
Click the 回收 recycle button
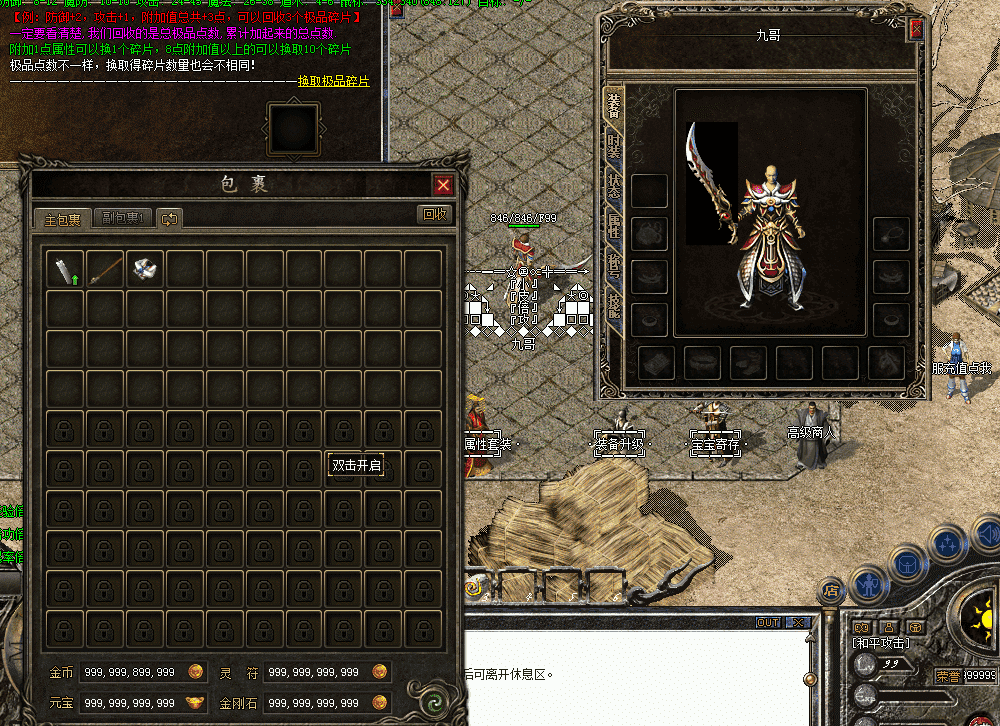[x=435, y=214]
